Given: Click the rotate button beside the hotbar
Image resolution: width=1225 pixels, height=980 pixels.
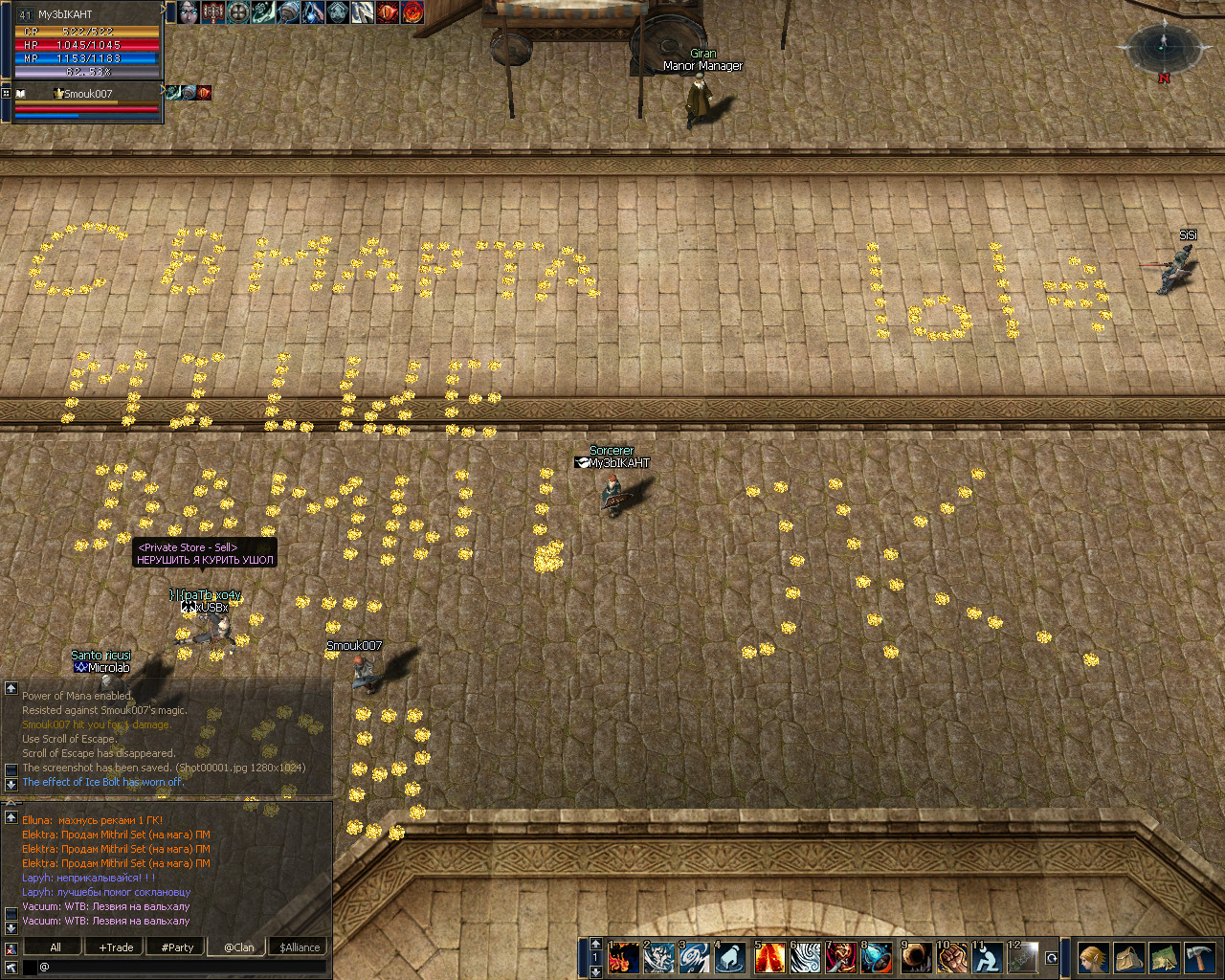Looking at the screenshot, I should coord(1052,958).
